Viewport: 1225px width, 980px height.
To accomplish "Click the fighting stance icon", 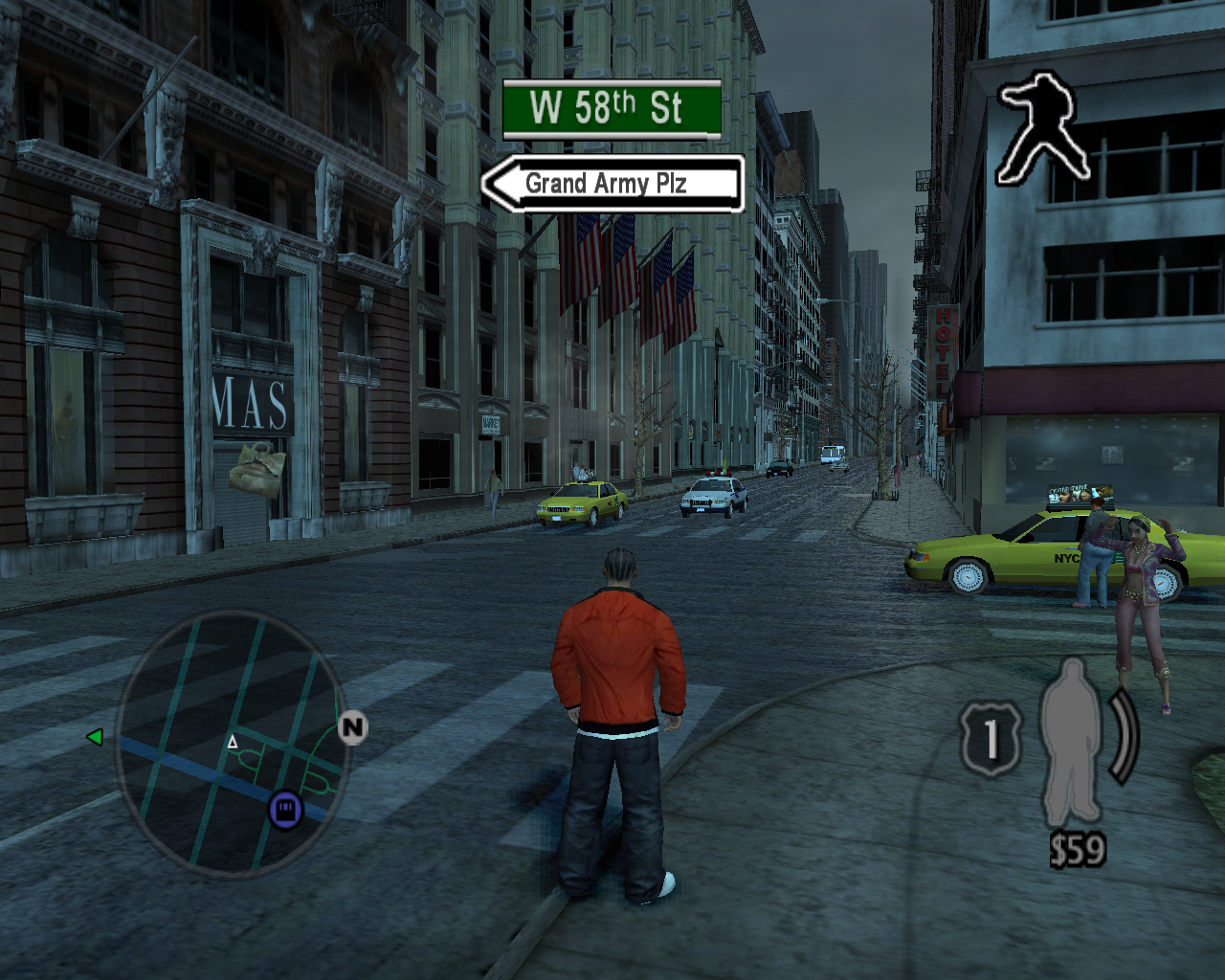I will pos(1041,129).
